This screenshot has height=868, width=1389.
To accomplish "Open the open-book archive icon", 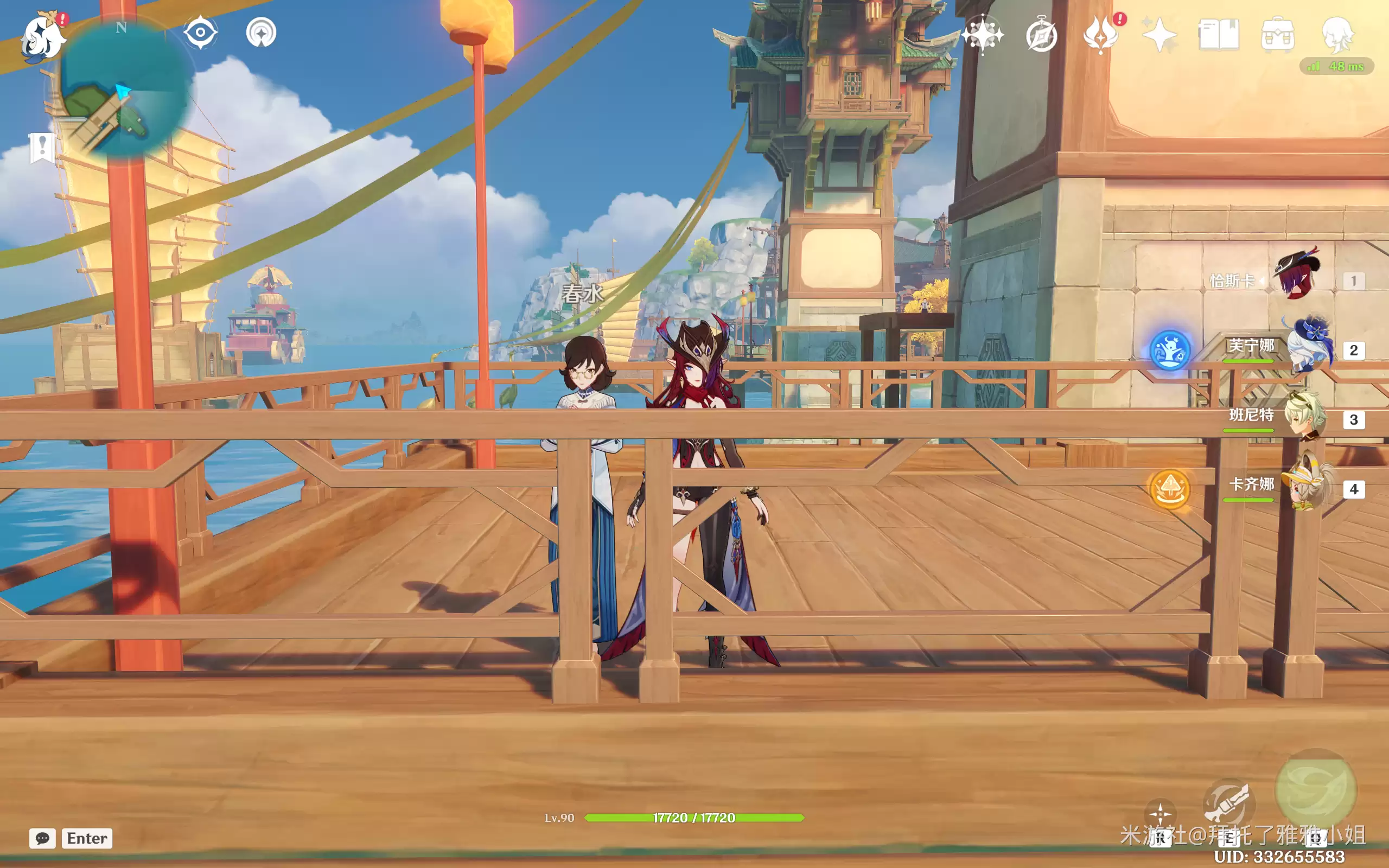I will pos(1219,36).
